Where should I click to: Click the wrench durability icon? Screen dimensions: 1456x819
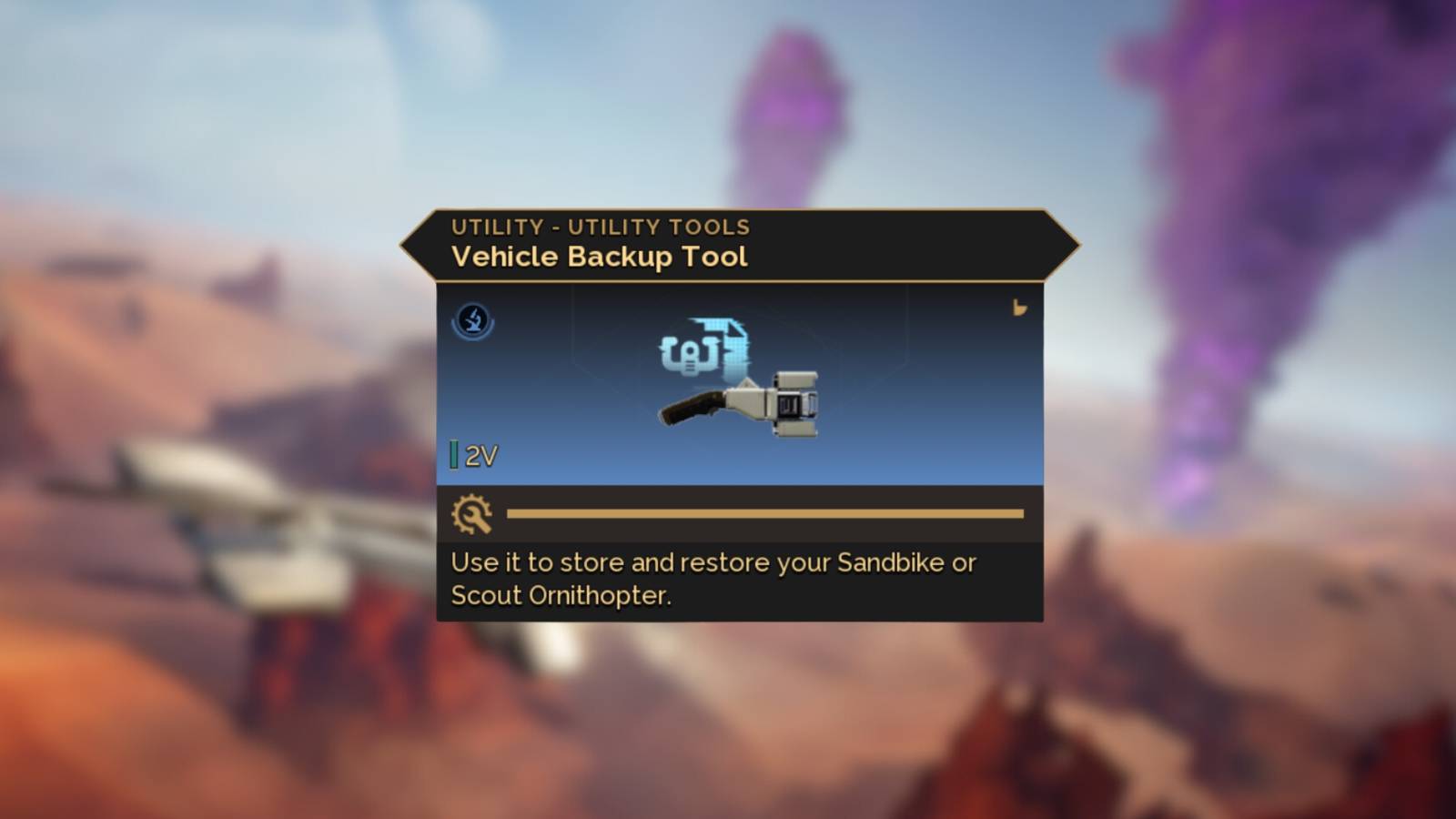click(x=473, y=514)
